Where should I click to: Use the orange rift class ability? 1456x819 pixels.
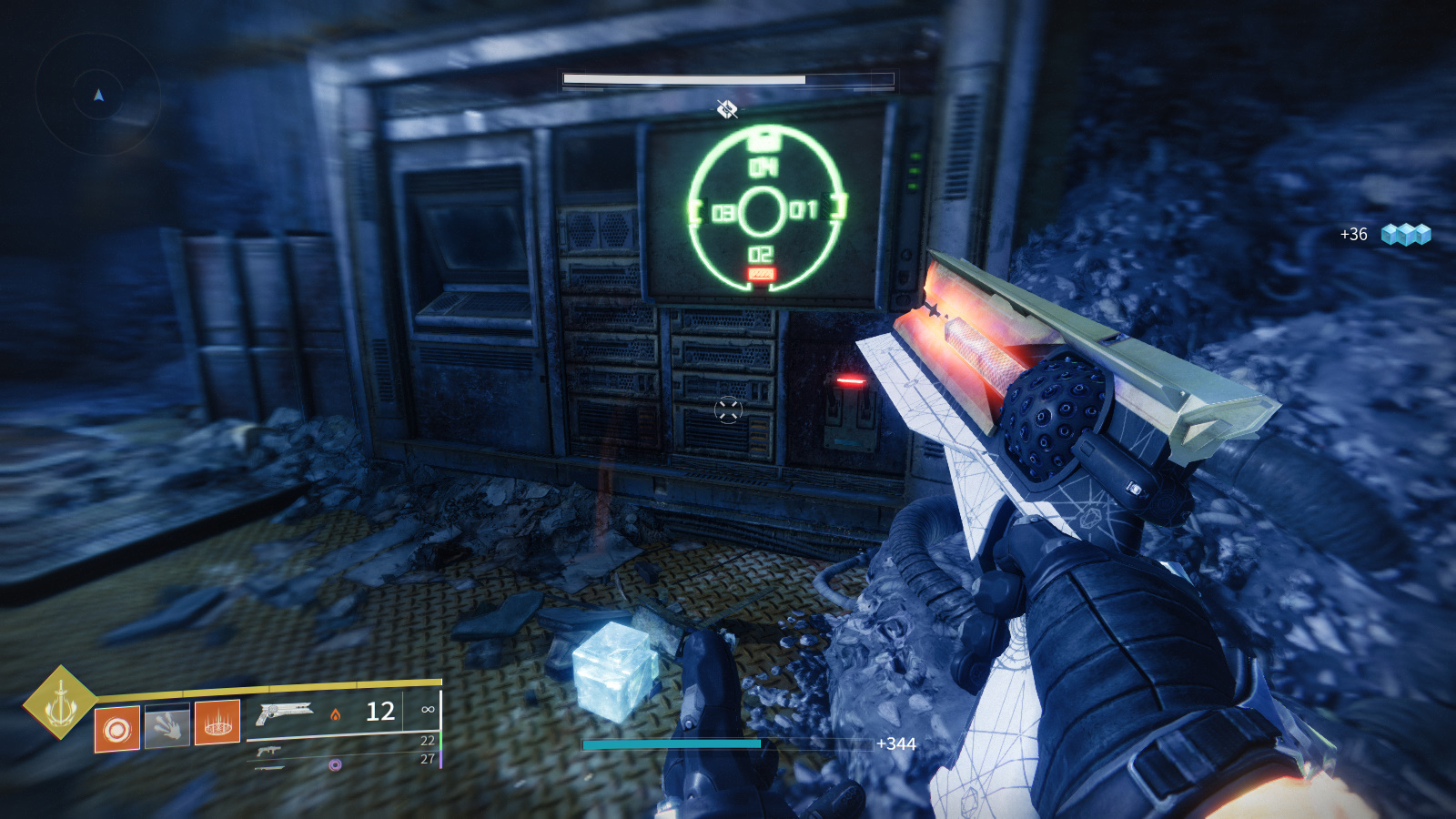click(217, 723)
